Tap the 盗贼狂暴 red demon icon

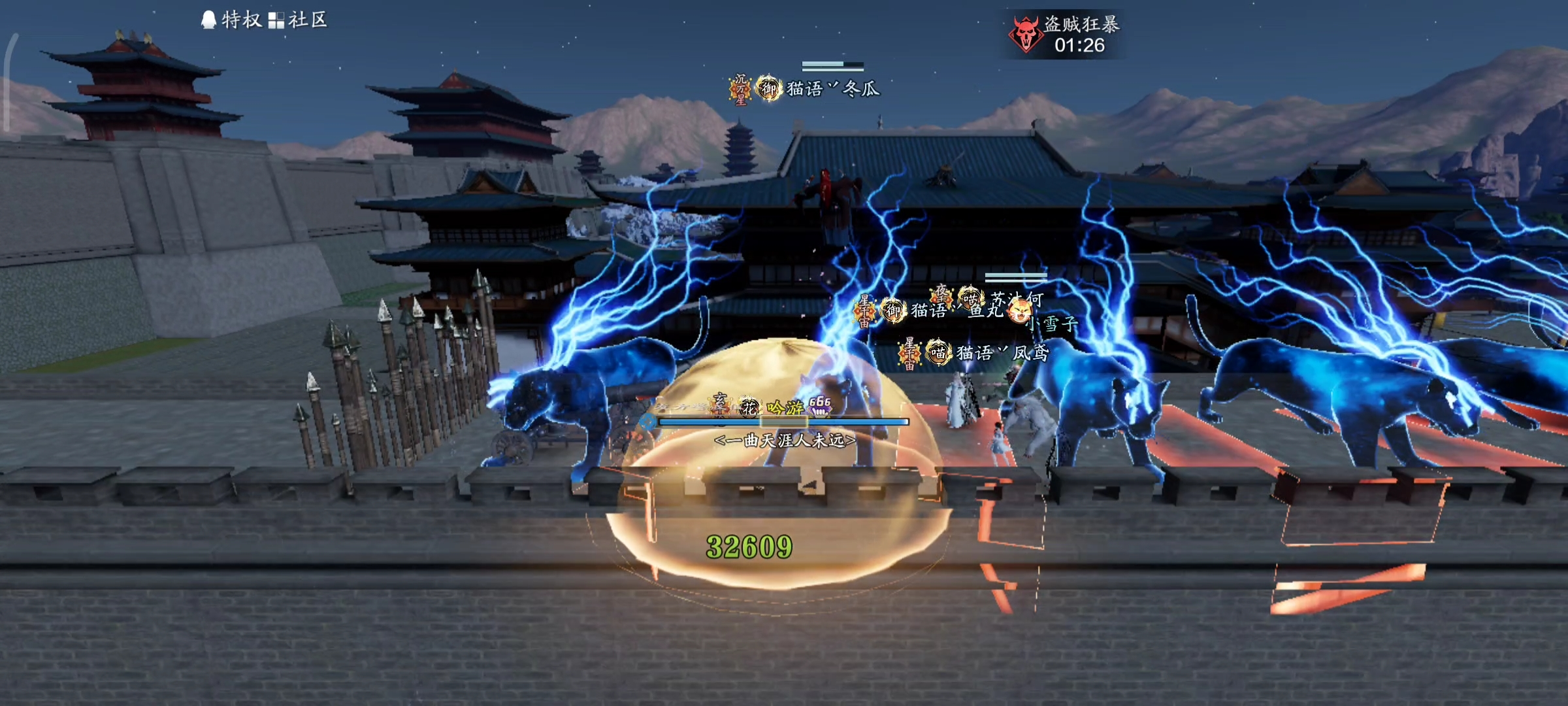(1025, 35)
